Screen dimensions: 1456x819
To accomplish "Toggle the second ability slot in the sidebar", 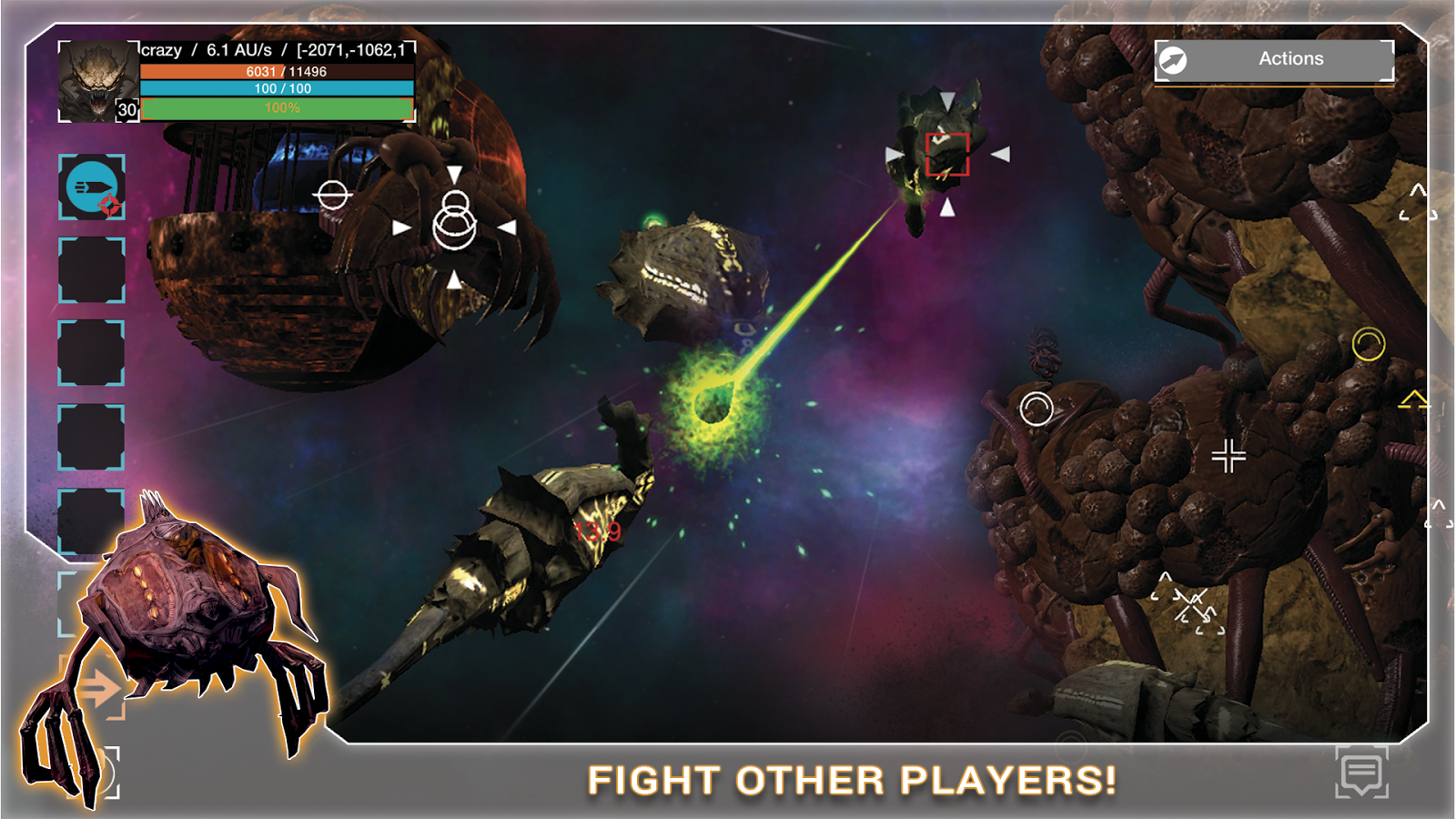I will tap(91, 270).
